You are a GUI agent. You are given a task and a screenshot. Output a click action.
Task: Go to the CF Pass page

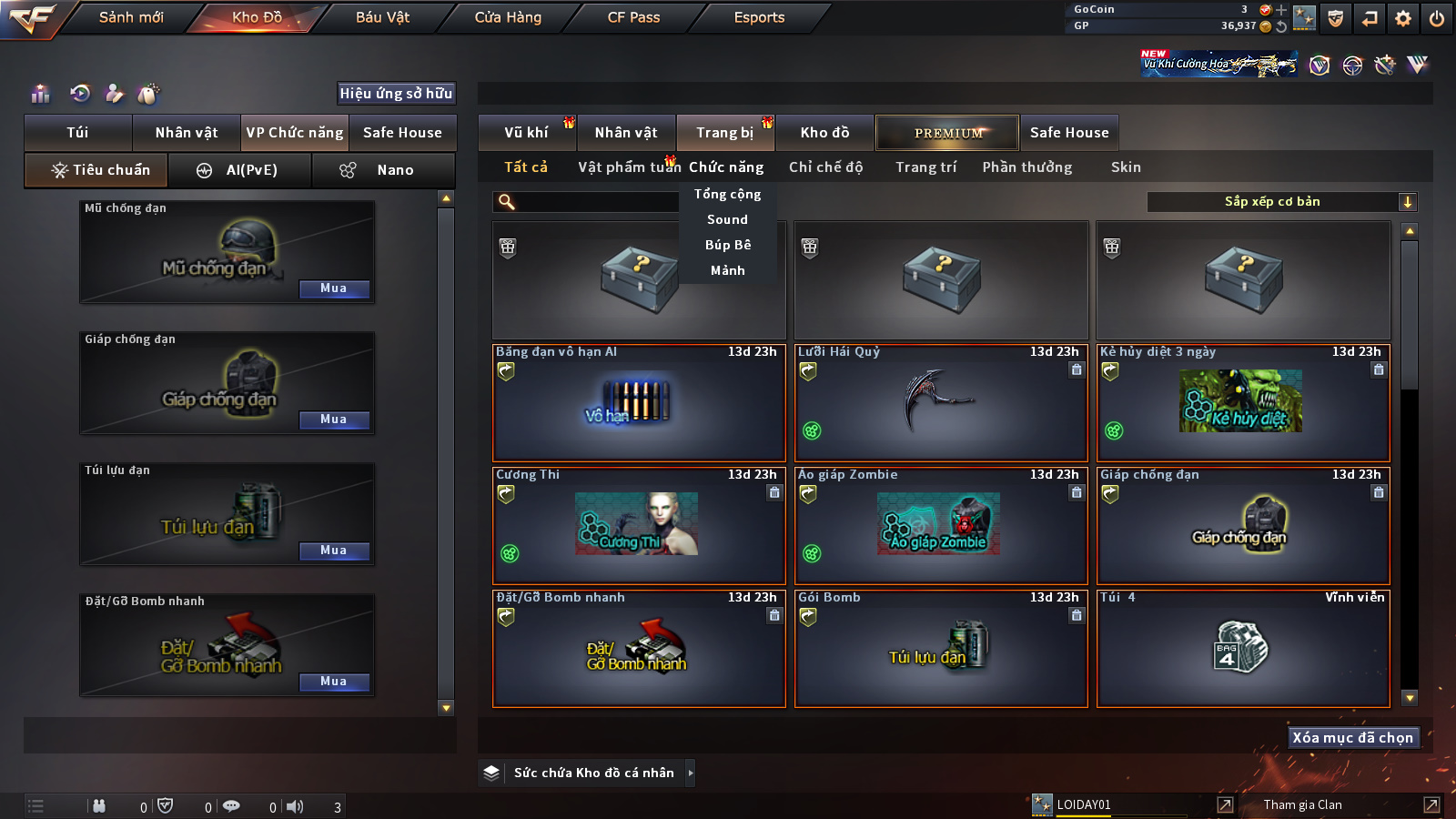(633, 17)
